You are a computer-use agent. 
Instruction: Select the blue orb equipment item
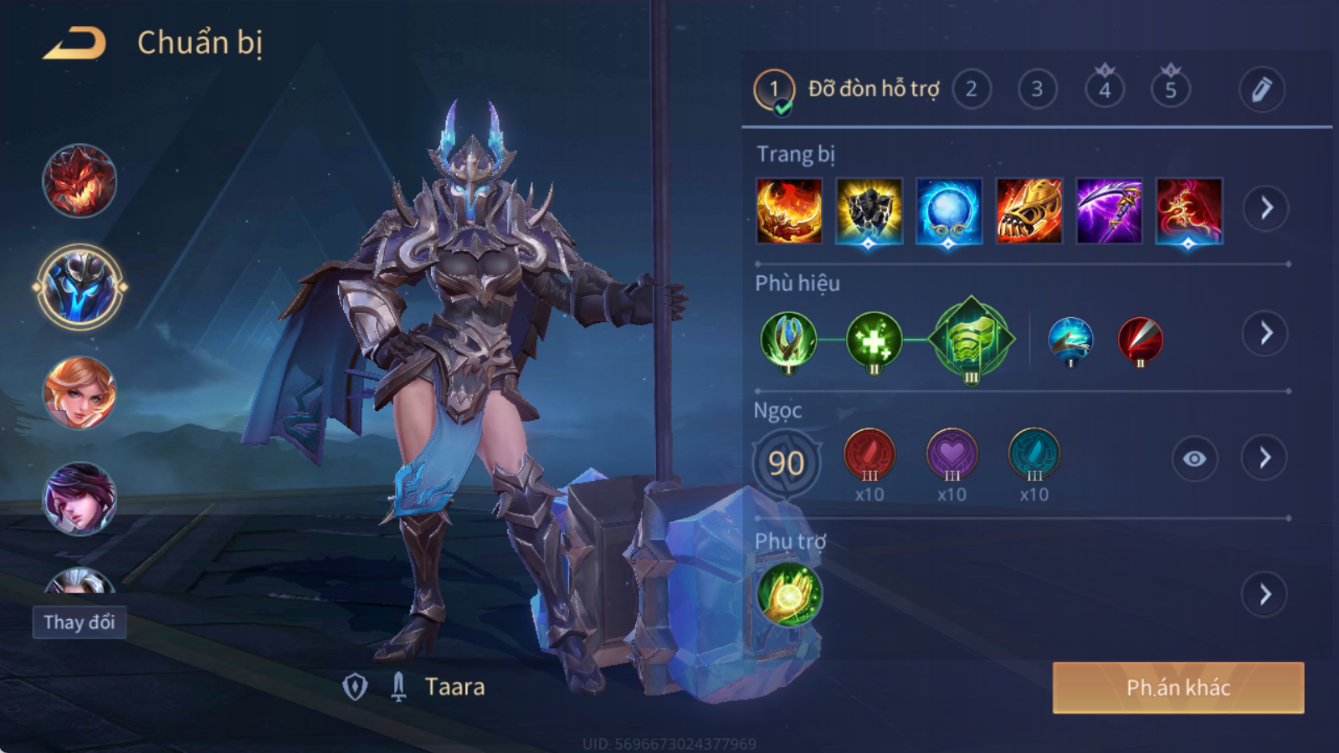point(949,211)
